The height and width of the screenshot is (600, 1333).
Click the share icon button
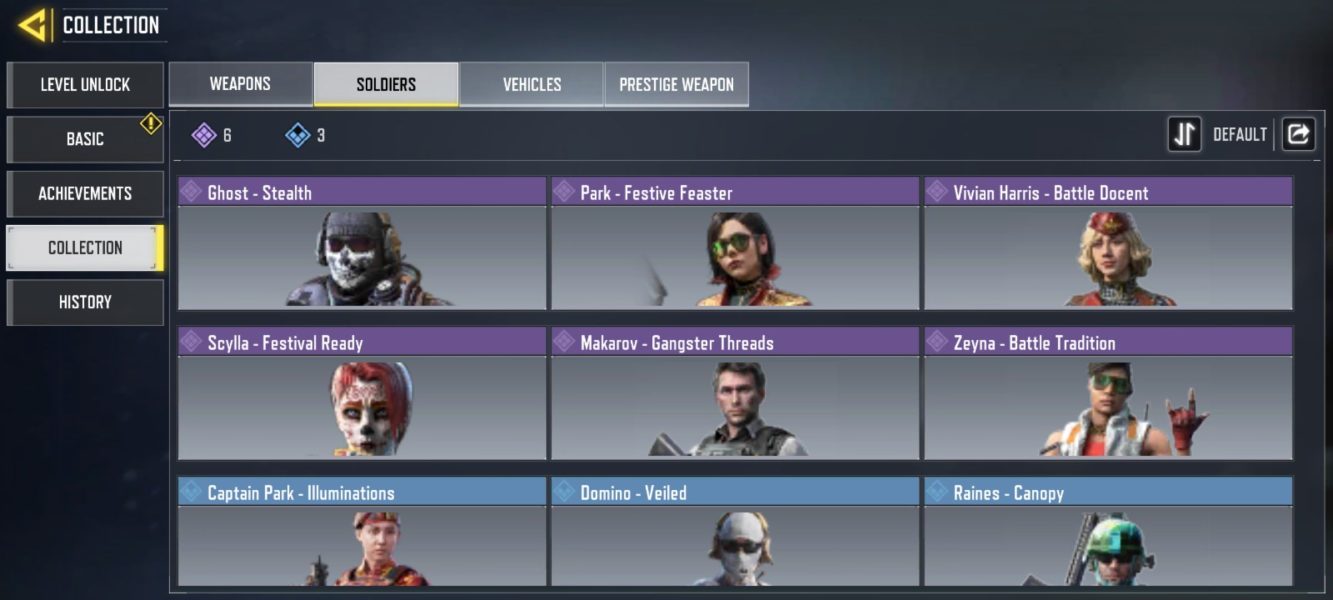(1298, 134)
